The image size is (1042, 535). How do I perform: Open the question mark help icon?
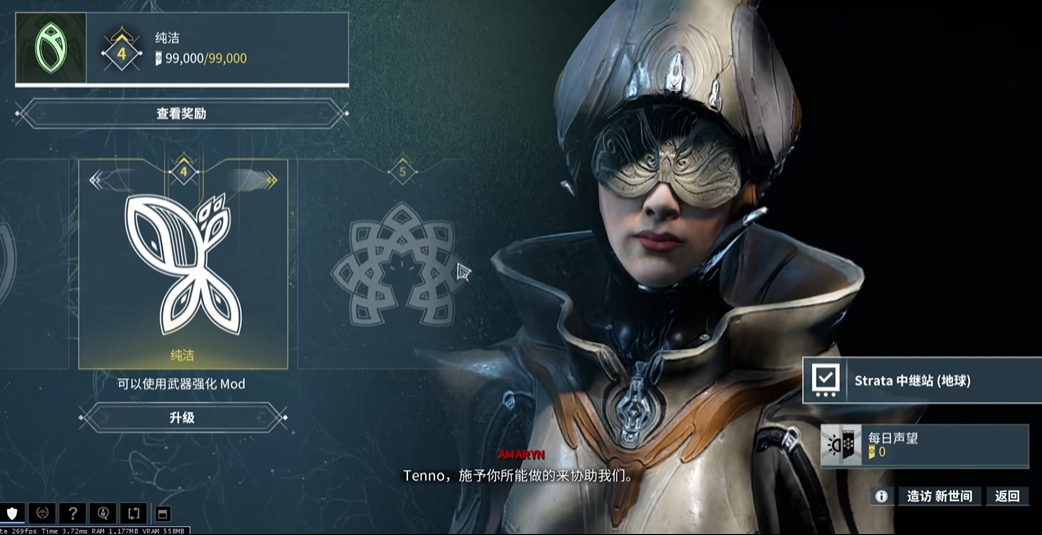[73, 514]
